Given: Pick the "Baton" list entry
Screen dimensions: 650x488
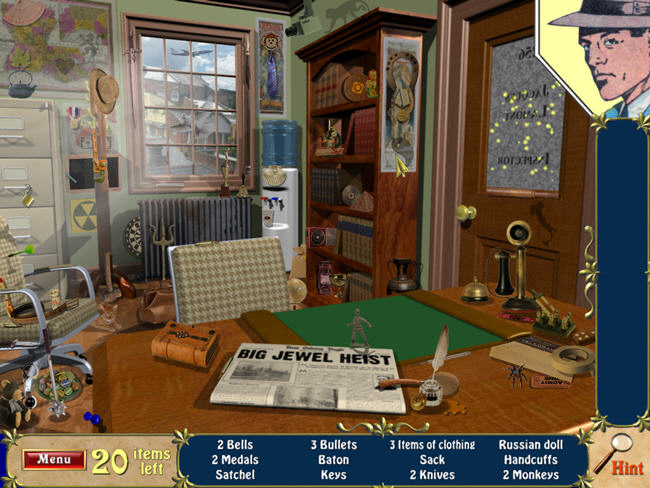Looking at the screenshot, I should (x=332, y=460).
